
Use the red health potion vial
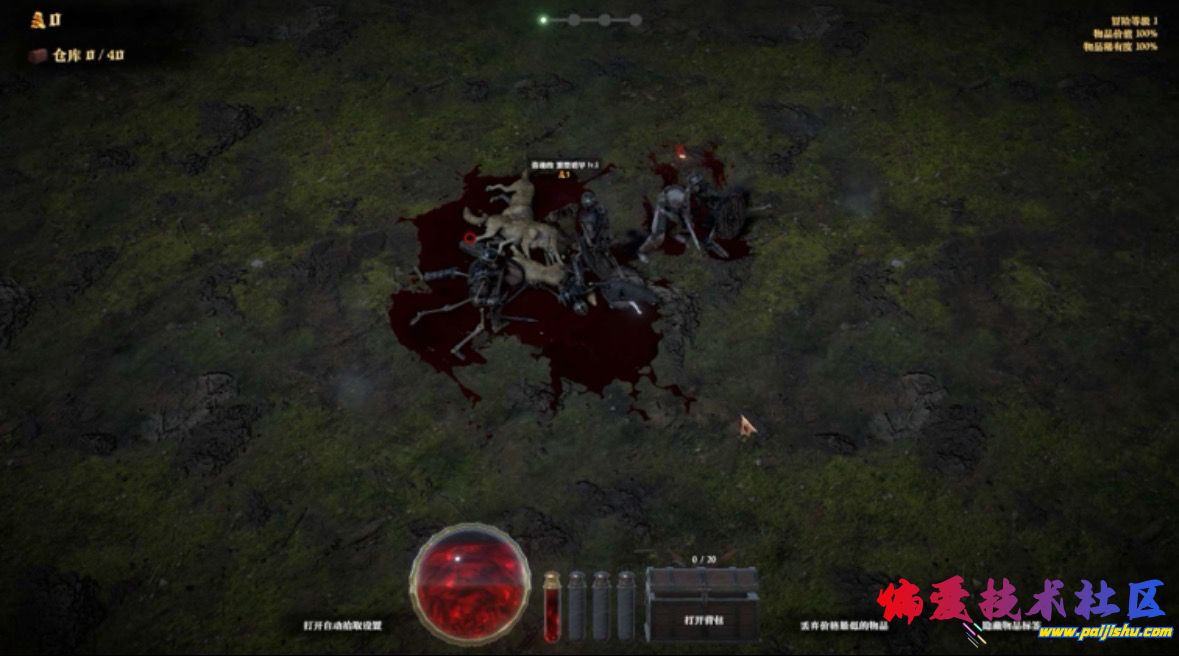click(551, 606)
